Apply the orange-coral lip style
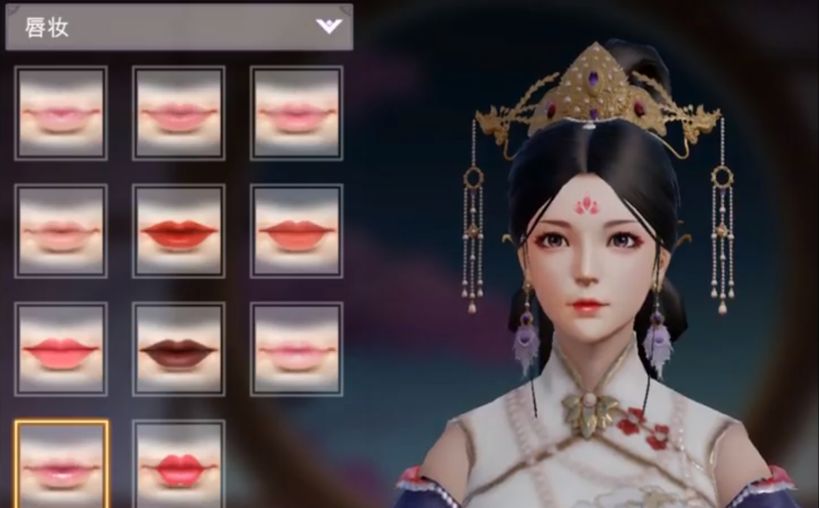The height and width of the screenshot is (508, 819). [x=296, y=231]
